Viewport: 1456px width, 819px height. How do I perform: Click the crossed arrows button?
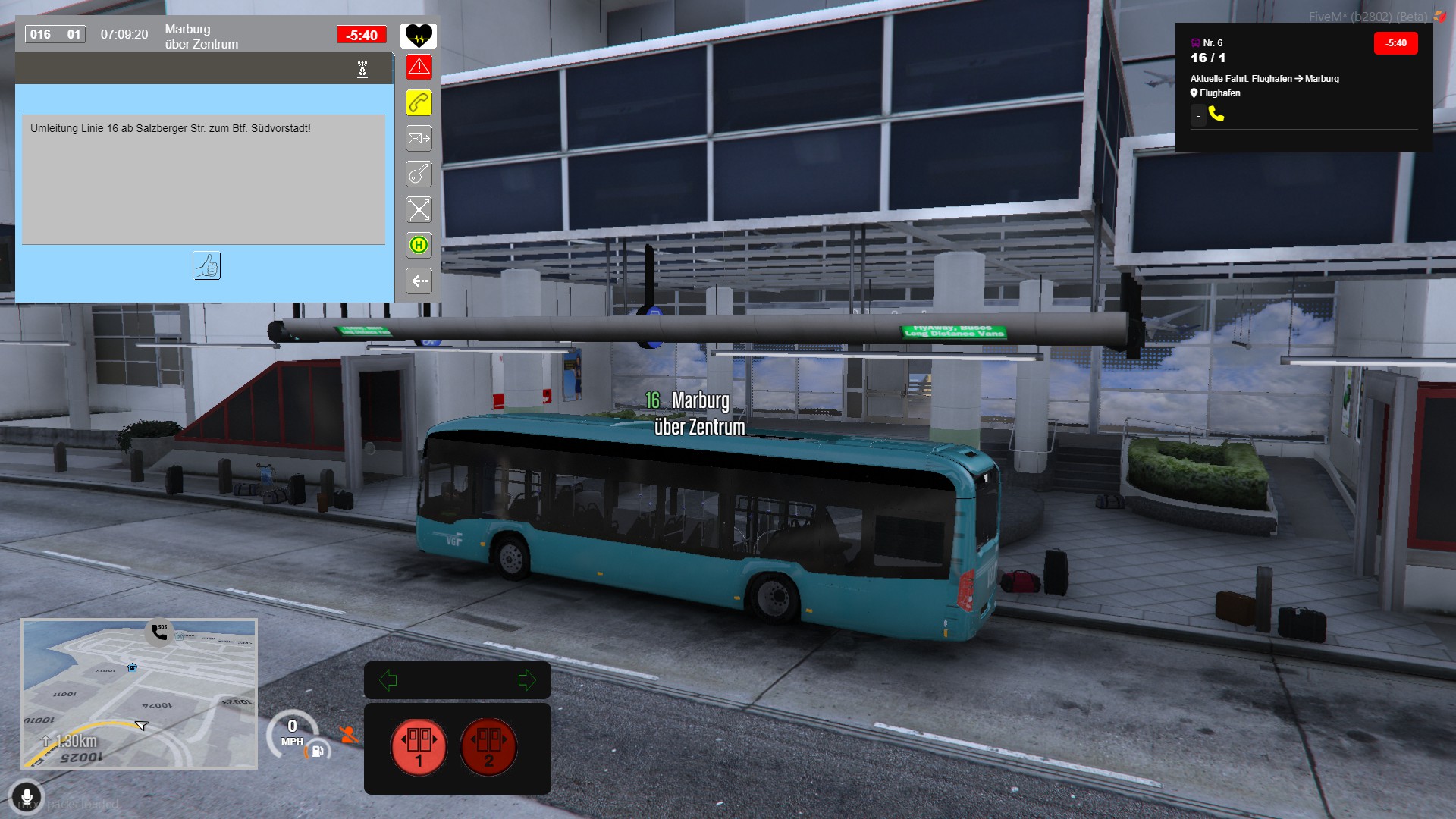[419, 210]
